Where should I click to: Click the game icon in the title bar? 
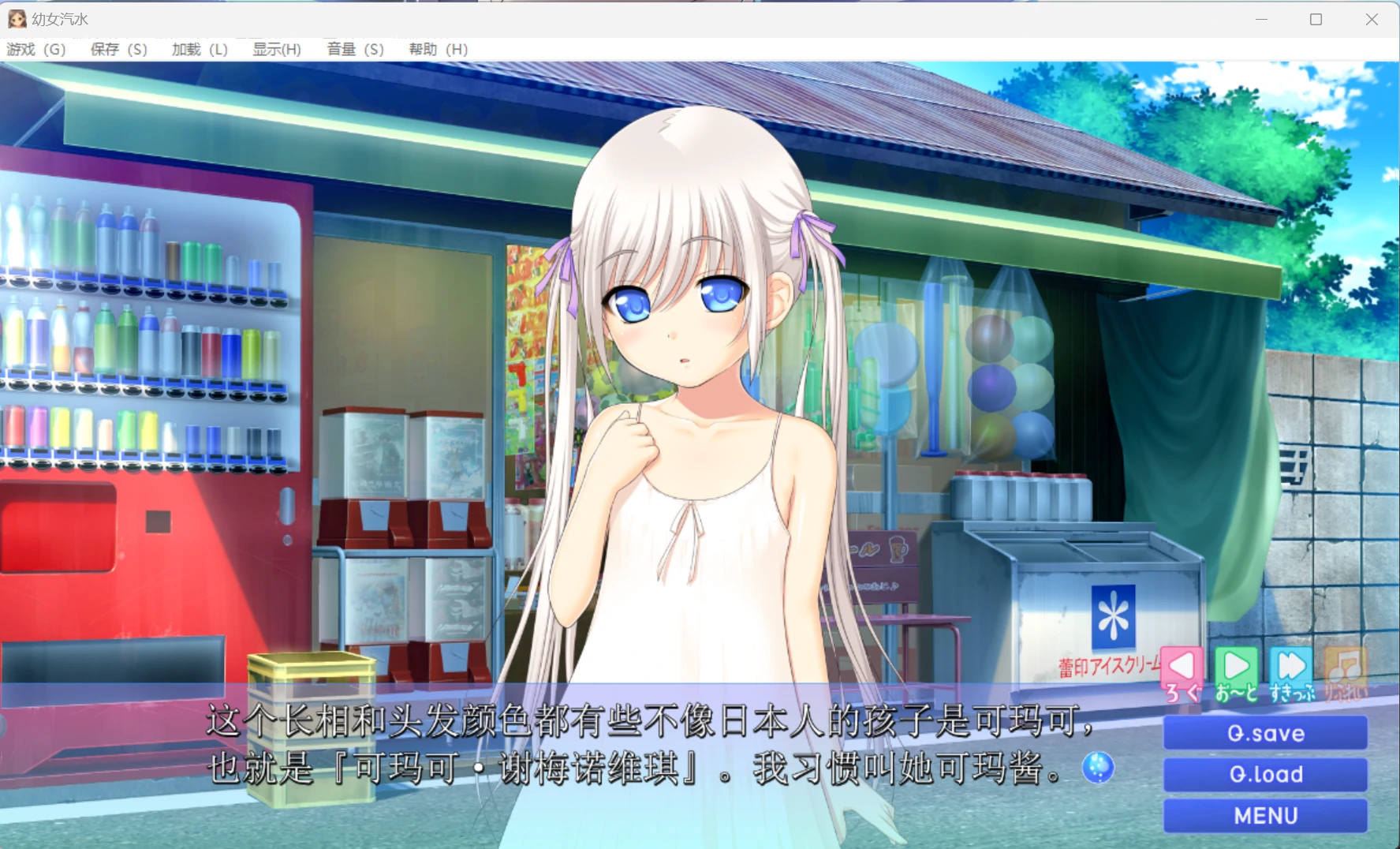17,18
